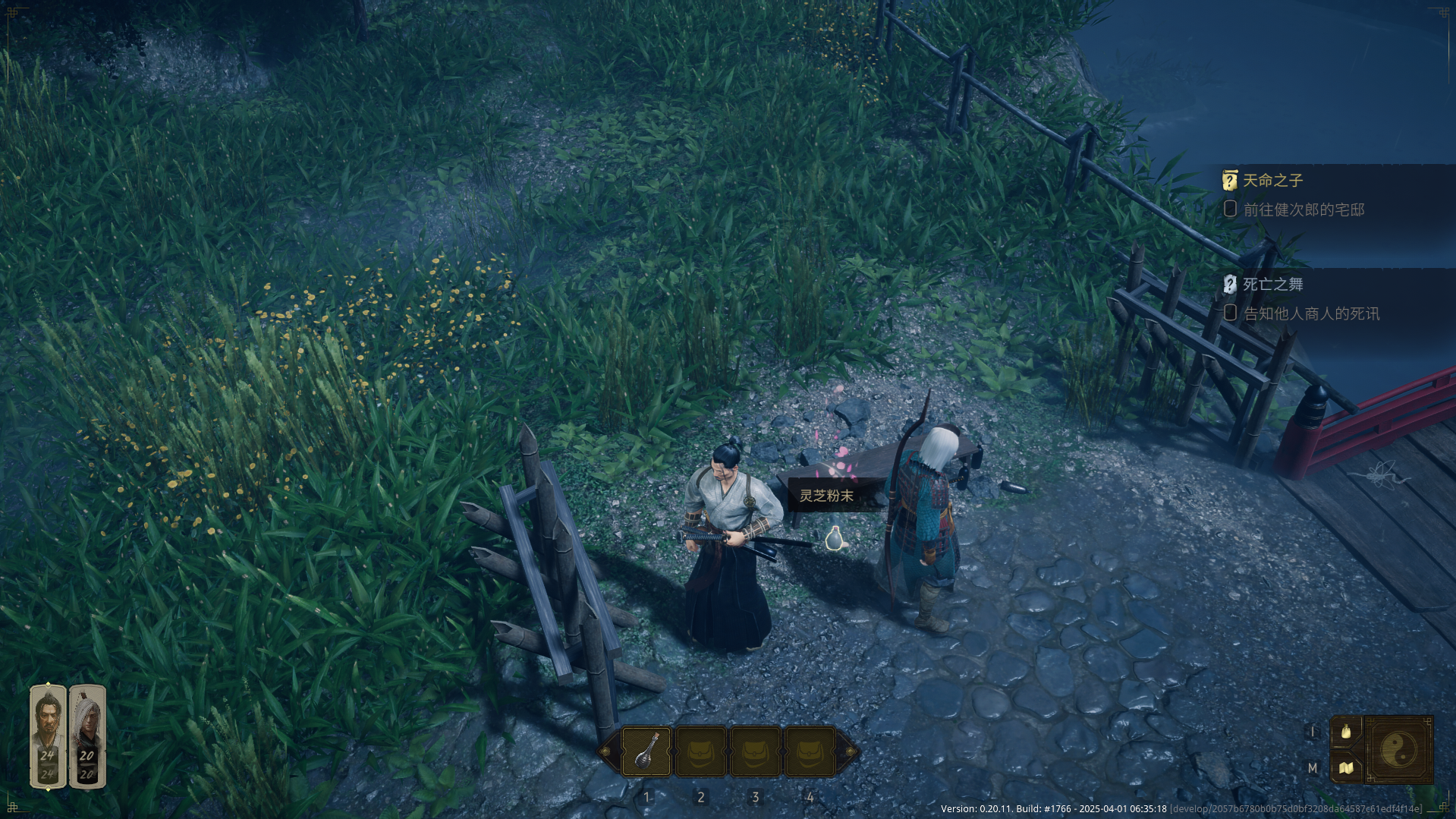Select the dark-haired samurai portrait

coord(48,736)
